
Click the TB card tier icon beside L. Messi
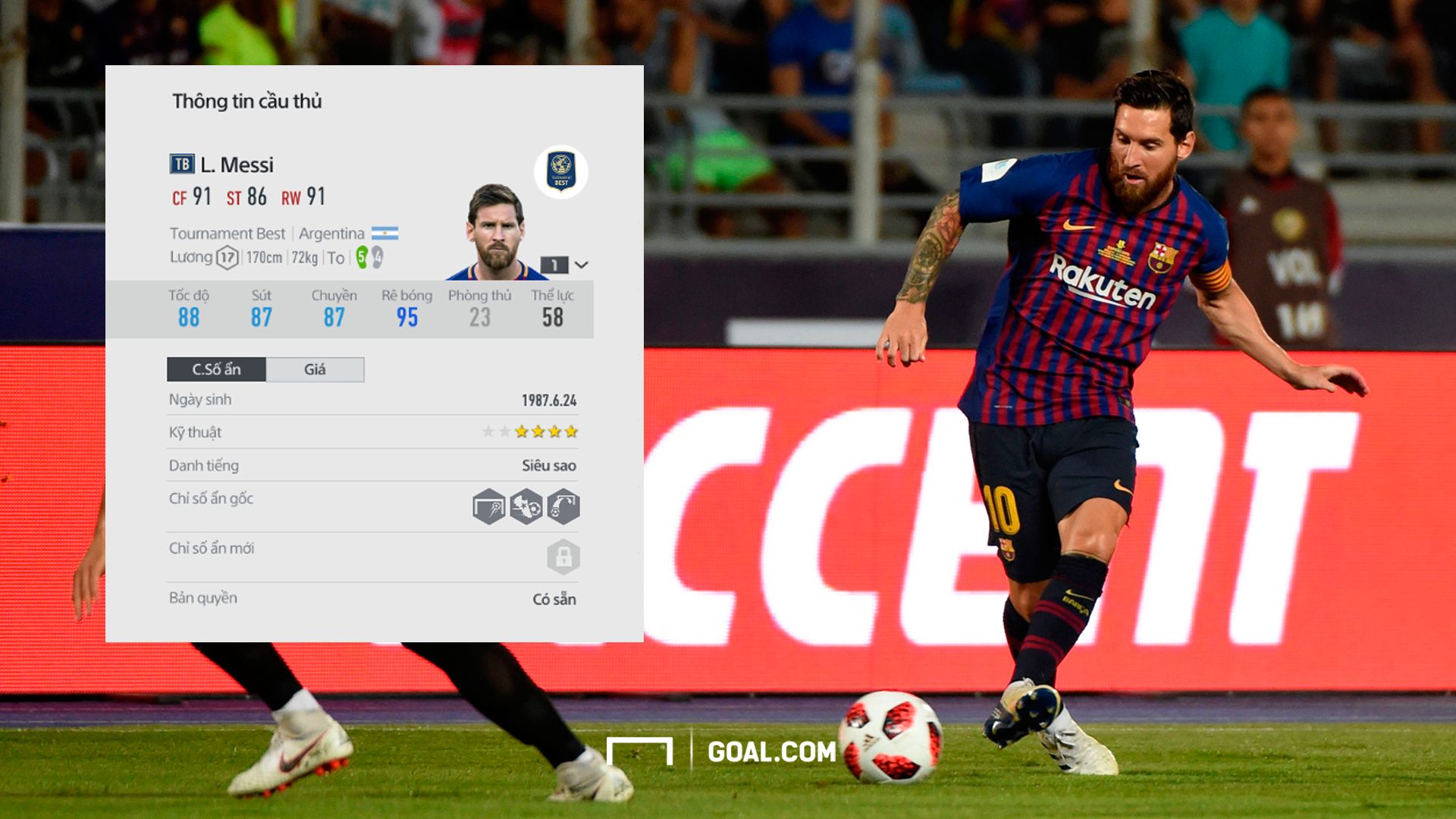(181, 163)
